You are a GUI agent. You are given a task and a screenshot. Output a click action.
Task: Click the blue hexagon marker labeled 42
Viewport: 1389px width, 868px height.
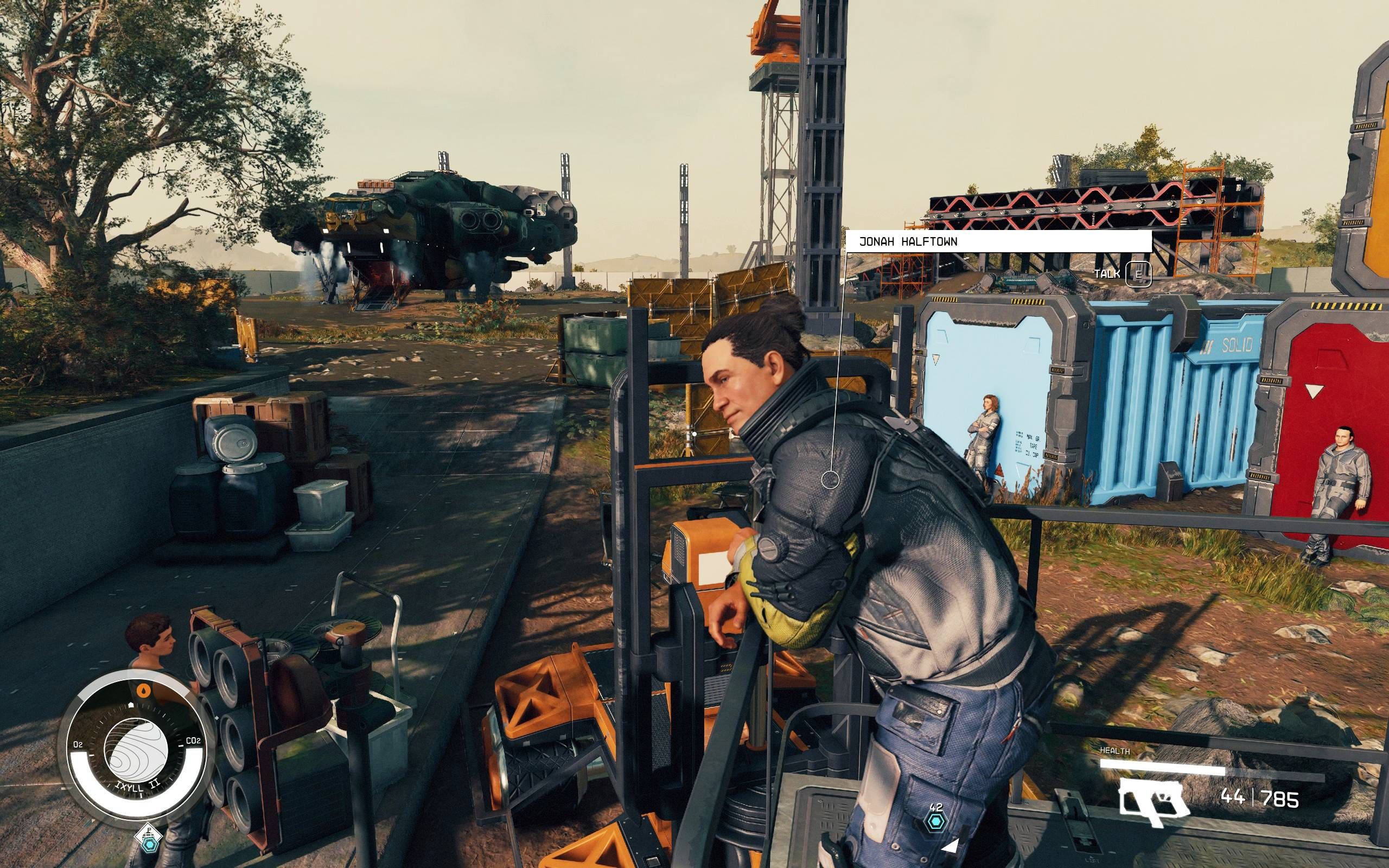935,821
